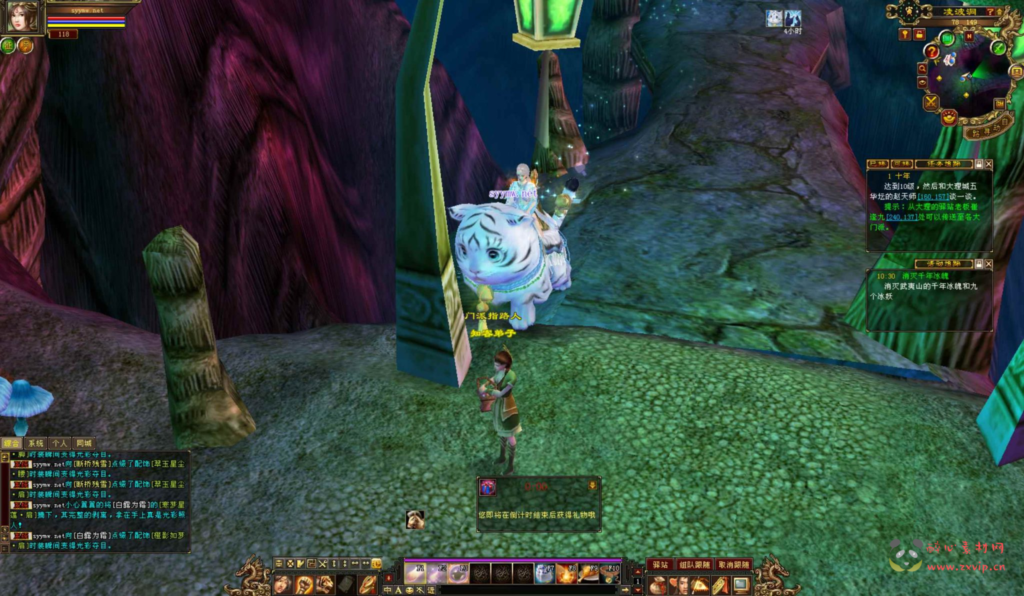Click the green round button under portrait
The height and width of the screenshot is (596, 1024).
pos(8,45)
